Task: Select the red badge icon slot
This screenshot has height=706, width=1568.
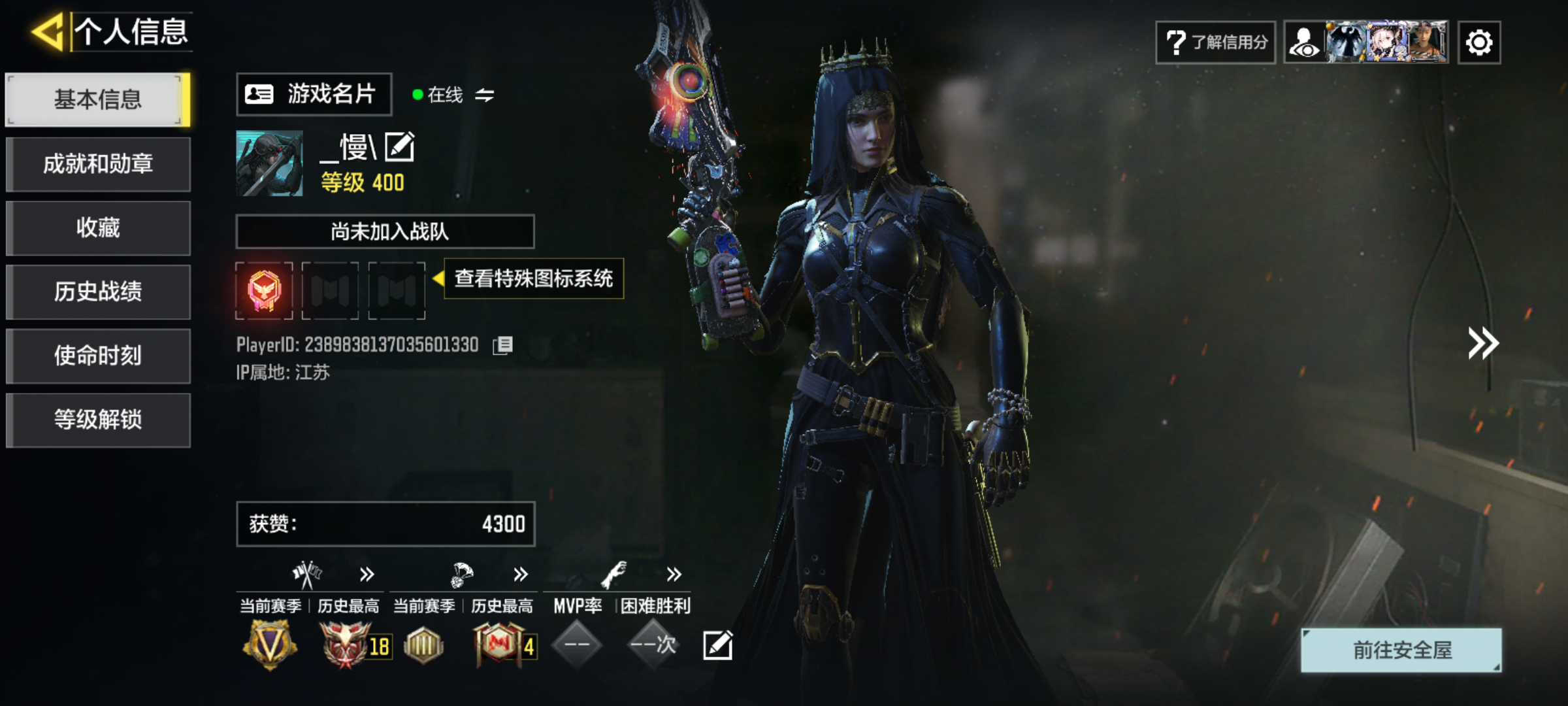Action: click(x=264, y=290)
